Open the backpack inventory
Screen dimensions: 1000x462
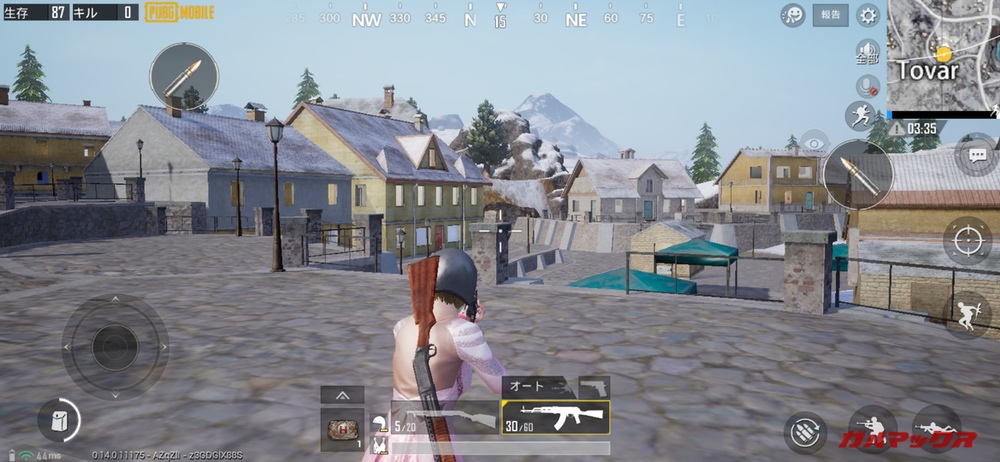58,419
